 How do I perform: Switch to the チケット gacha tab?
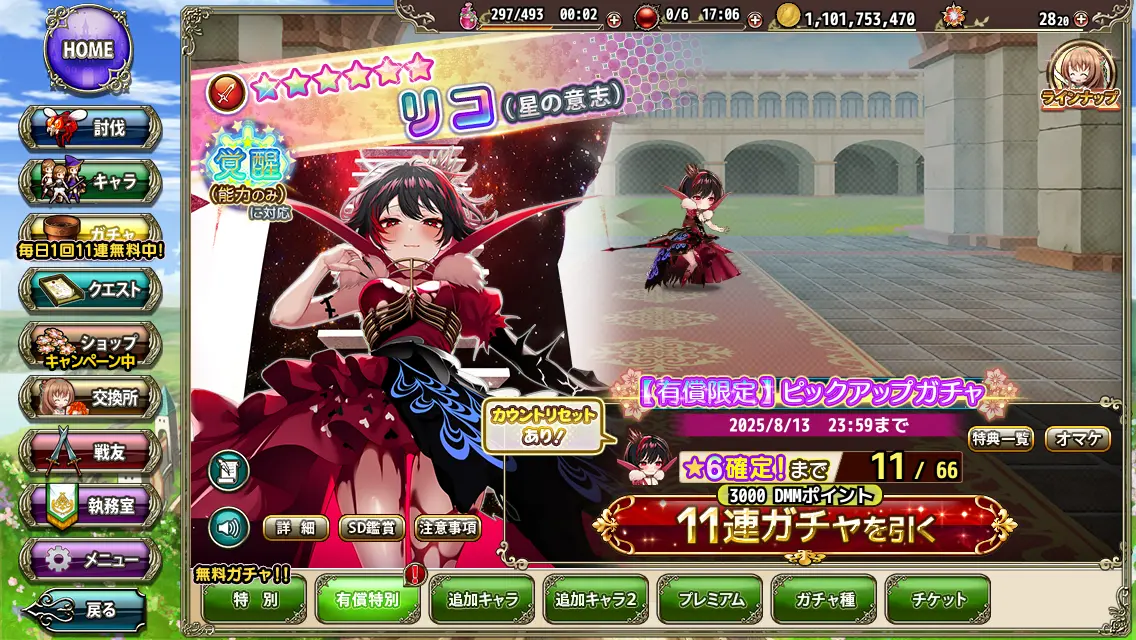(938, 600)
